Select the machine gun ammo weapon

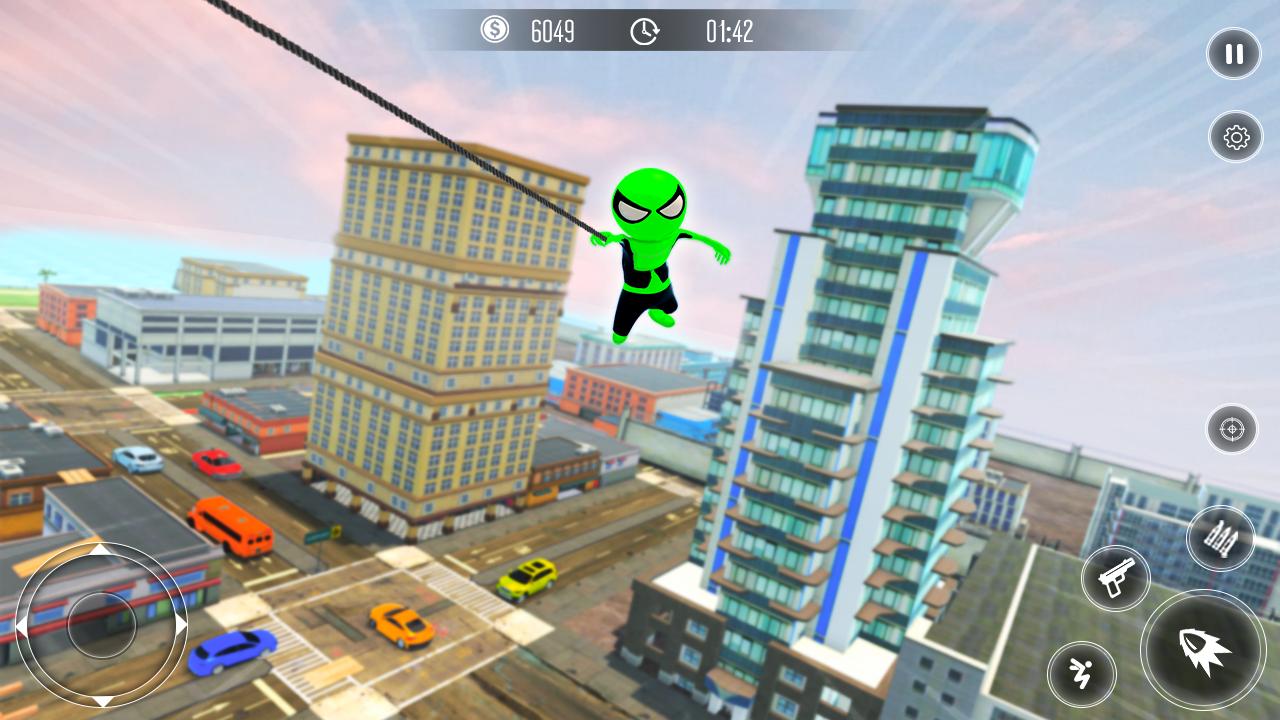pyautogui.click(x=1223, y=540)
